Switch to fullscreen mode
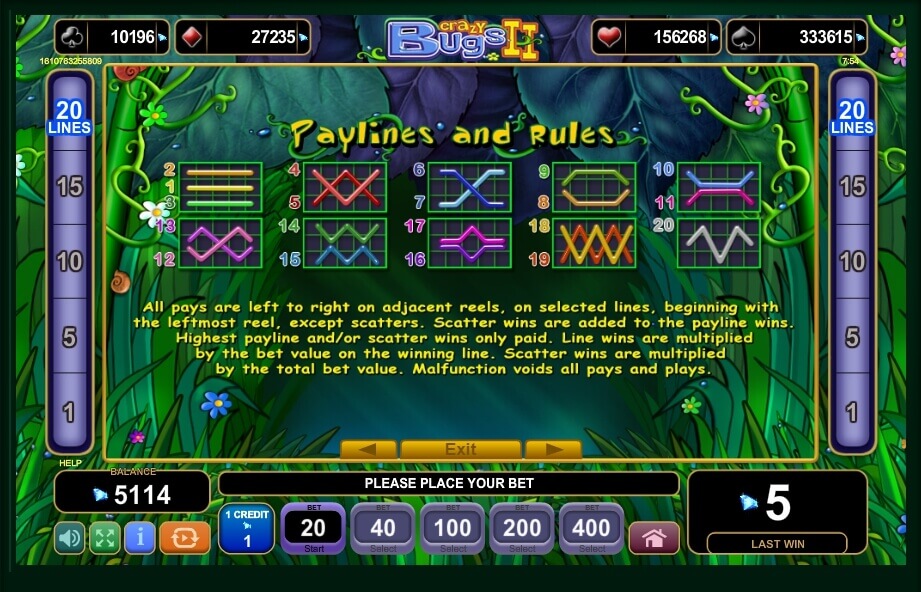 (x=104, y=538)
